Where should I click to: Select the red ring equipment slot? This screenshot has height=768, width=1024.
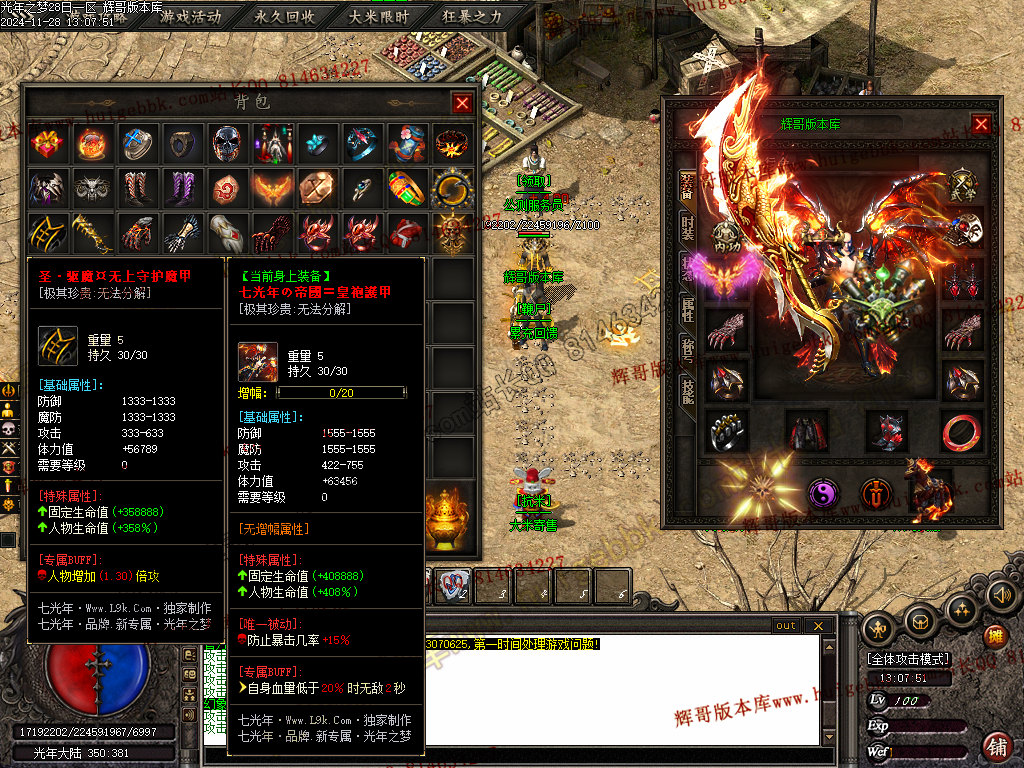point(962,431)
